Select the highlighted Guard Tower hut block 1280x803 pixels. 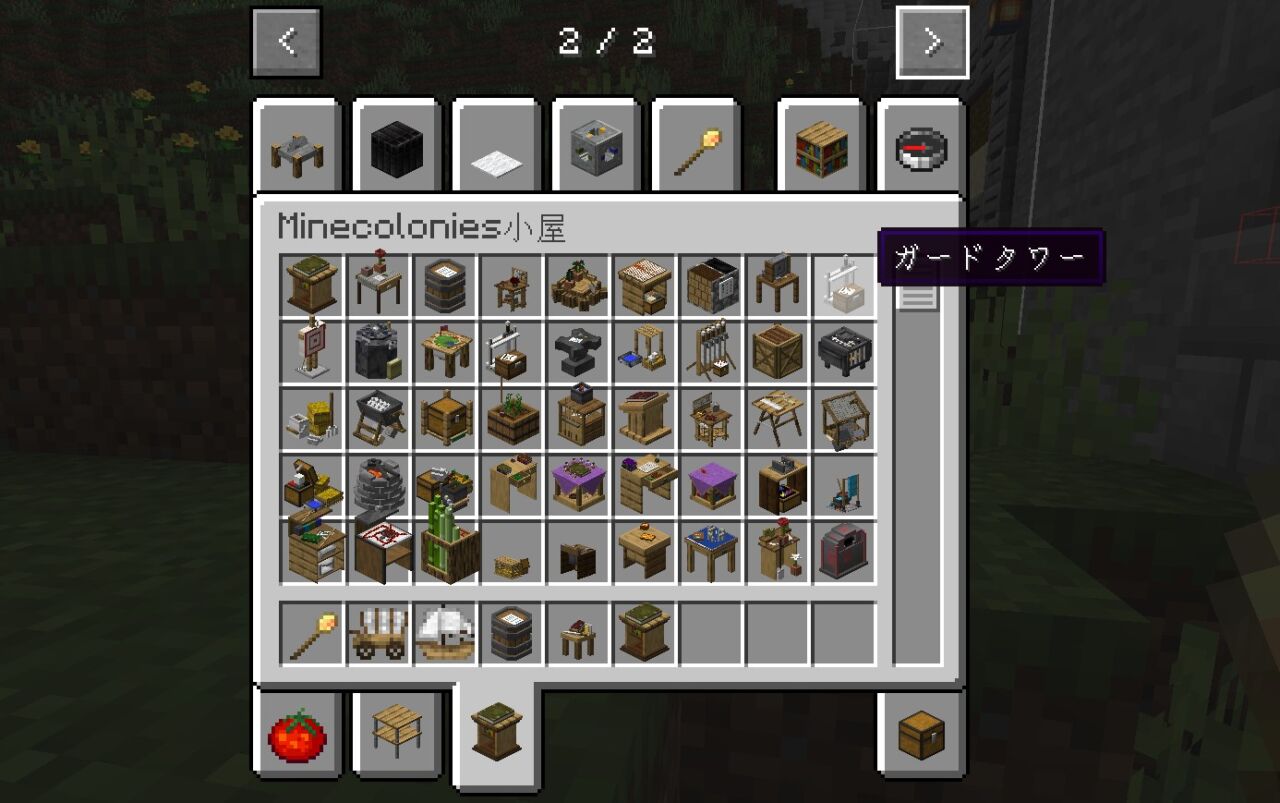[x=845, y=287]
